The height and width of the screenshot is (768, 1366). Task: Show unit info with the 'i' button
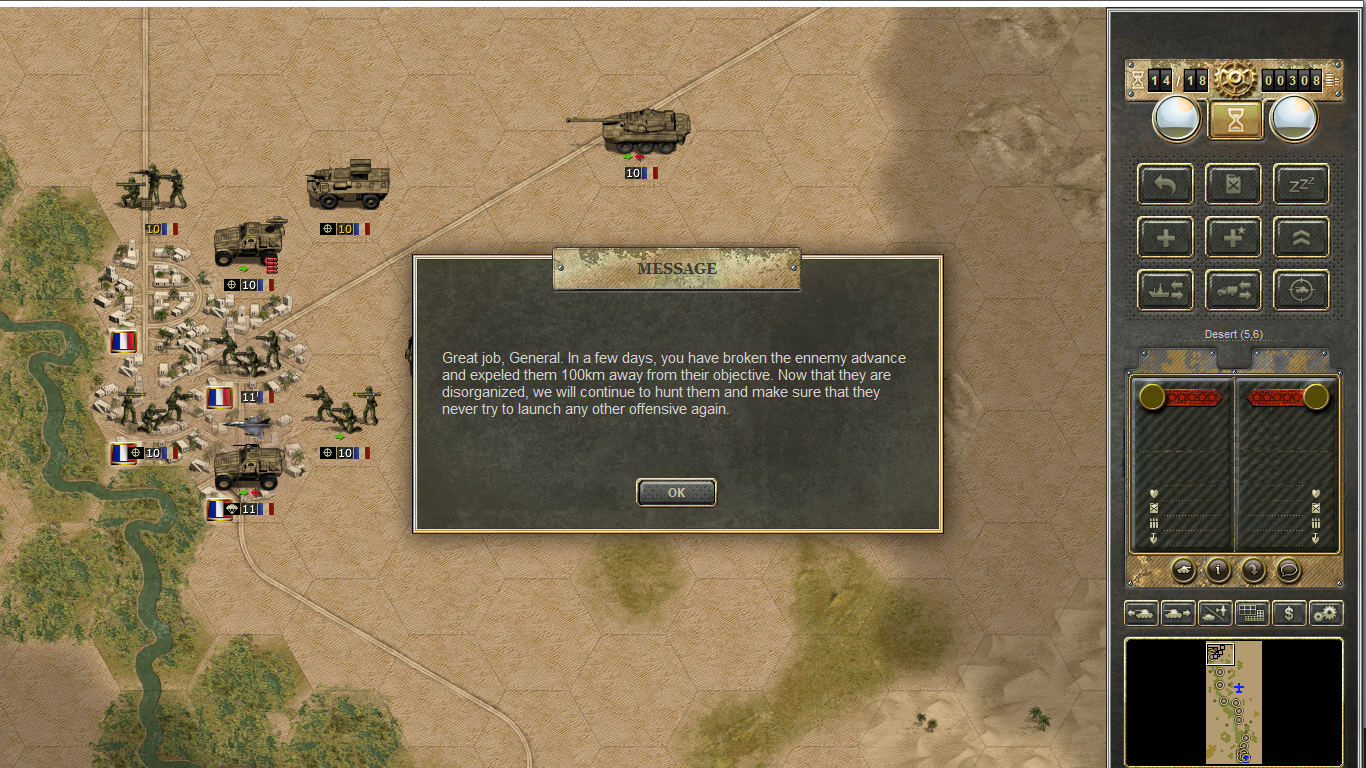1218,569
